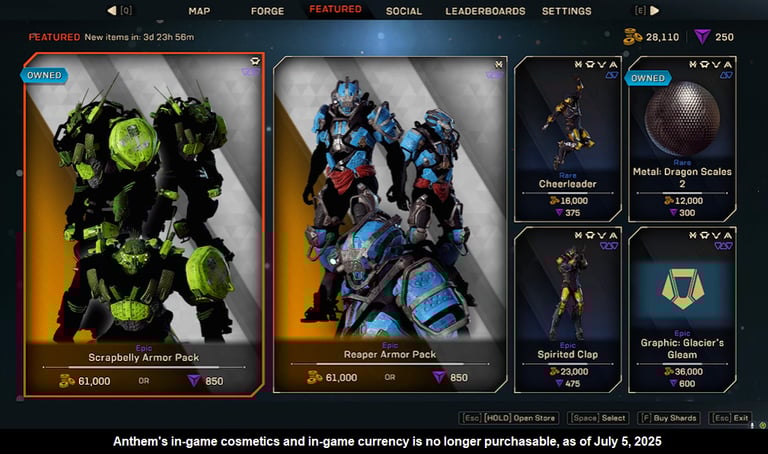
Task: Pick the Metal: Dragon Scales 2 item
Action: pyautogui.click(x=683, y=138)
